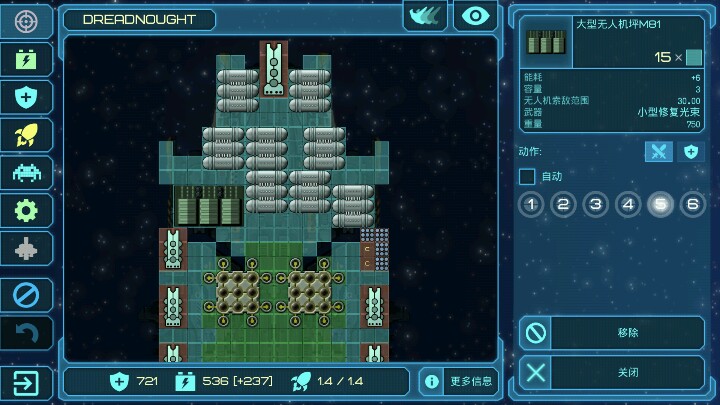Close the panel with 关闭
Image resolution: width=720 pixels, height=405 pixels.
pos(611,373)
